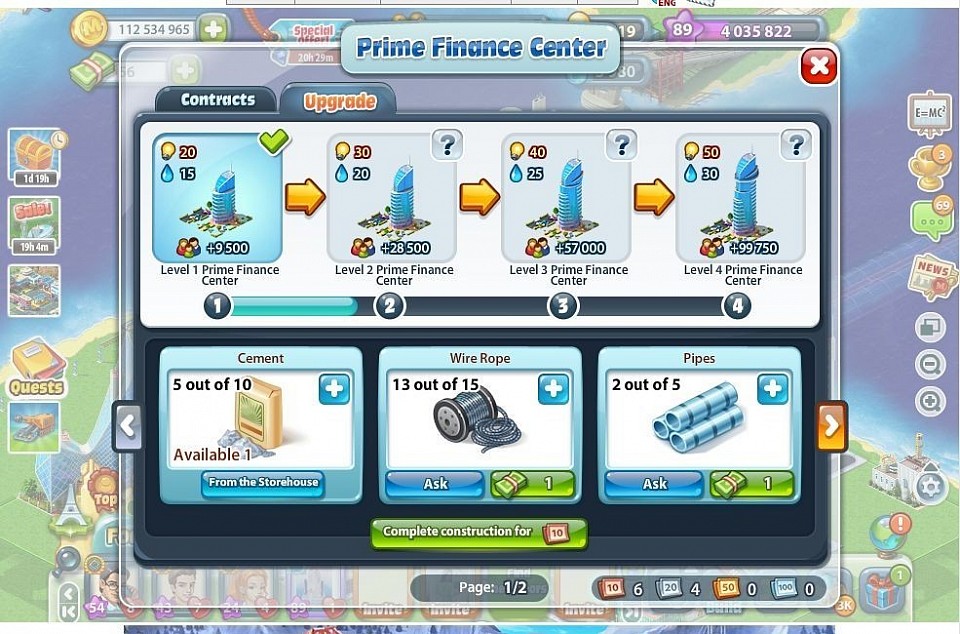Image resolution: width=960 pixels, height=634 pixels.
Task: Show previous materials with left arrow
Action: [127, 427]
